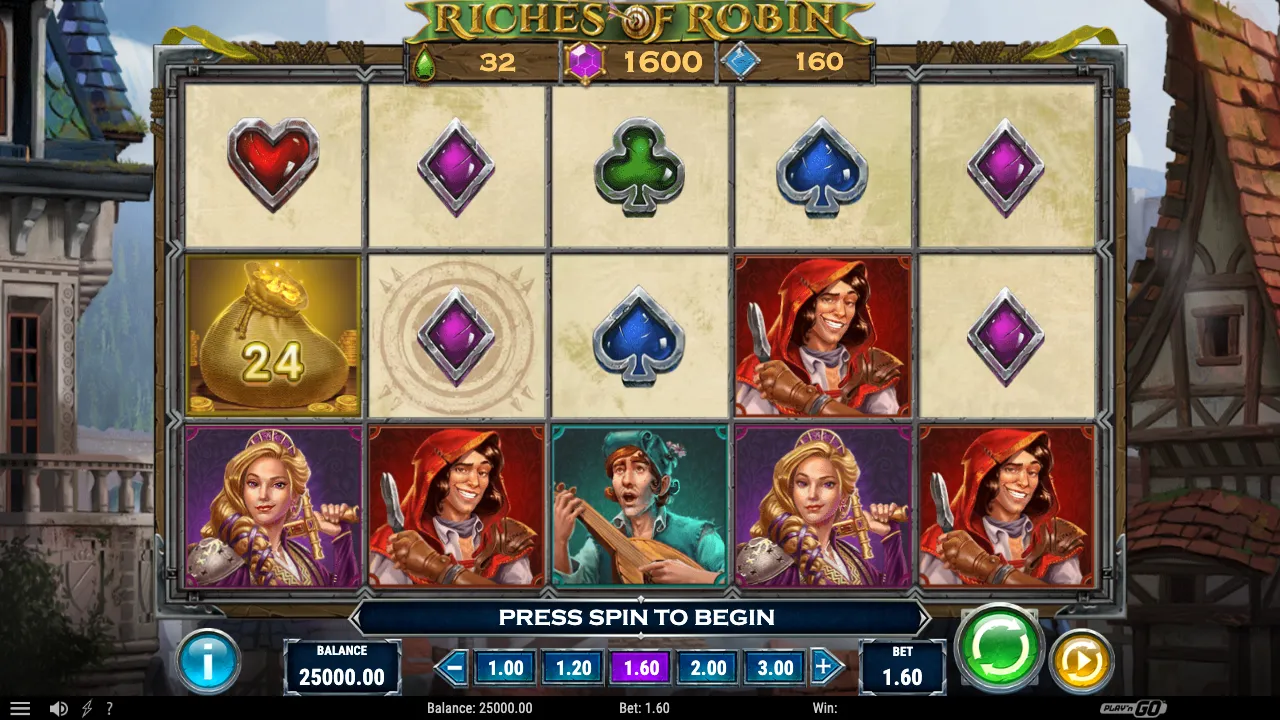Viewport: 1280px width, 720px height.
Task: Activate the autoplay/quick spin button
Action: [x=1085, y=662]
